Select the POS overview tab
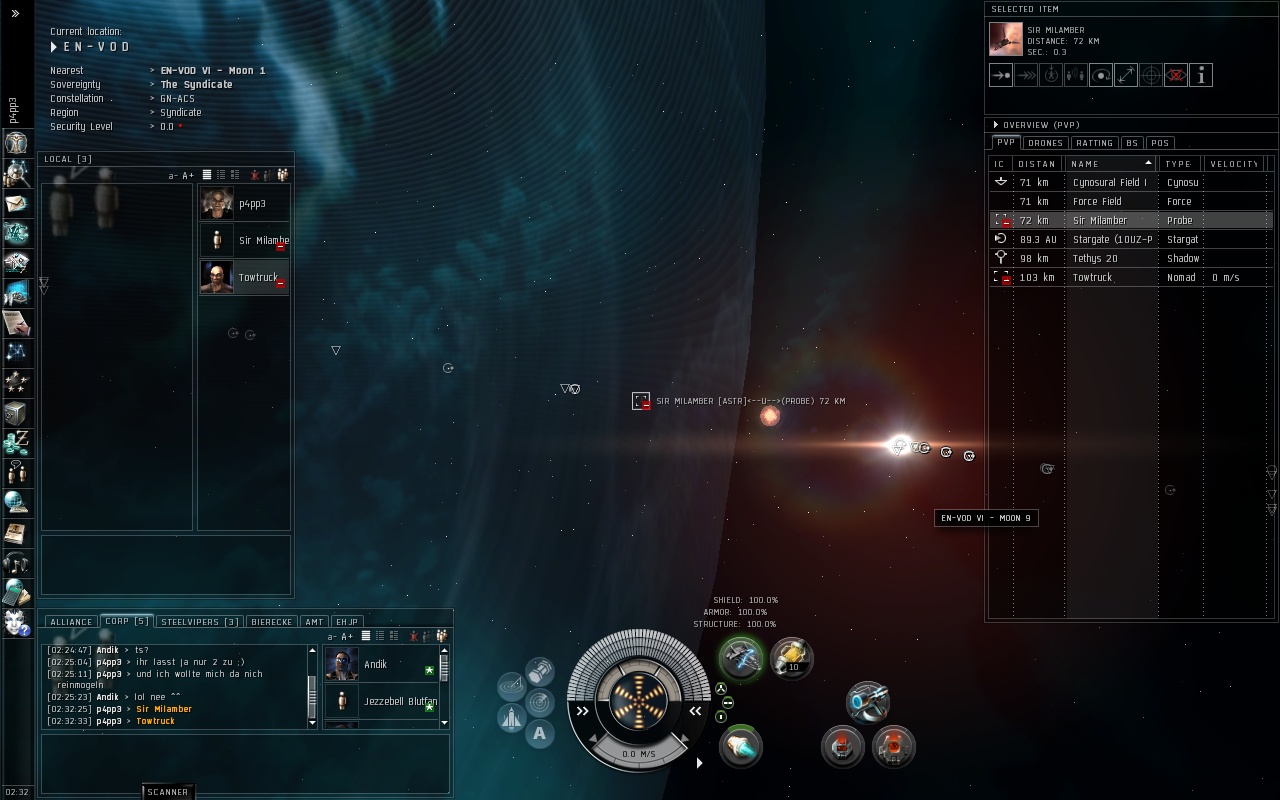Image resolution: width=1280 pixels, height=800 pixels. [1160, 143]
